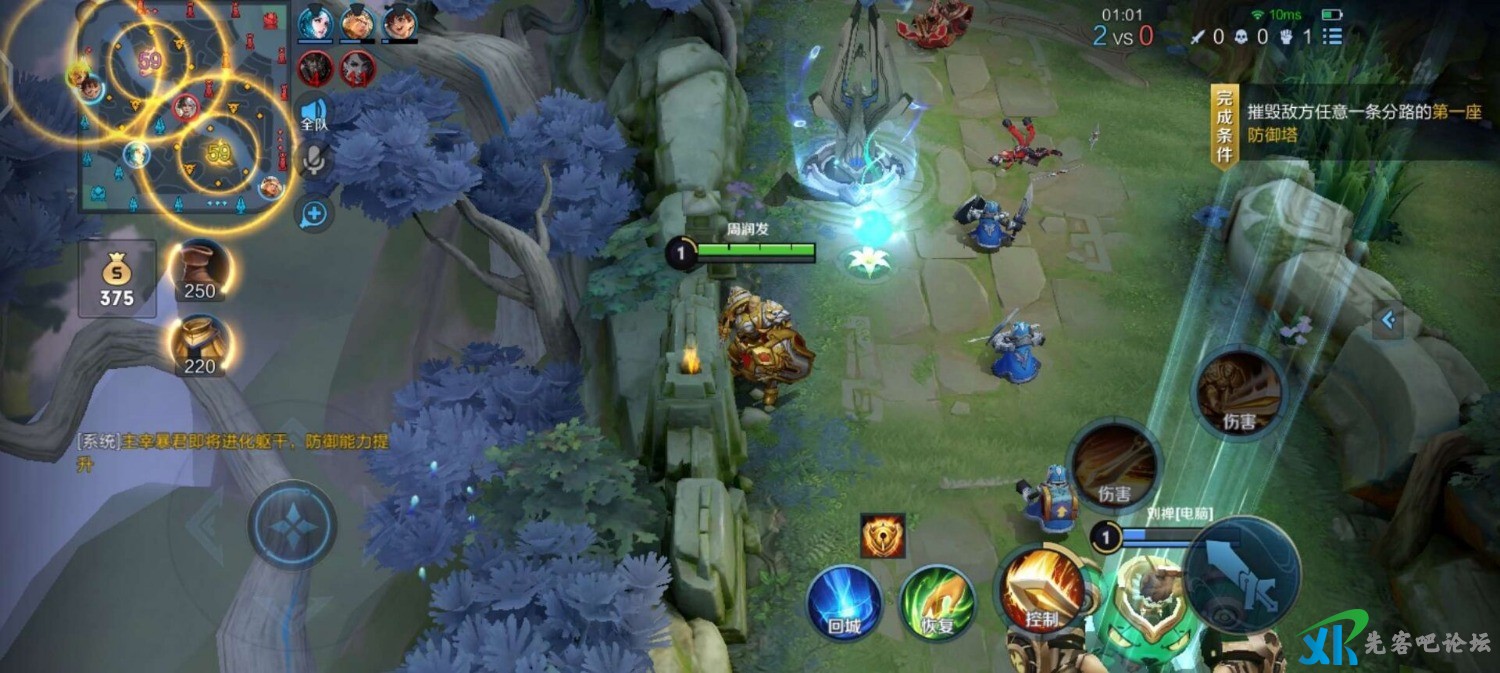Tap the movement joystick center

[291, 526]
